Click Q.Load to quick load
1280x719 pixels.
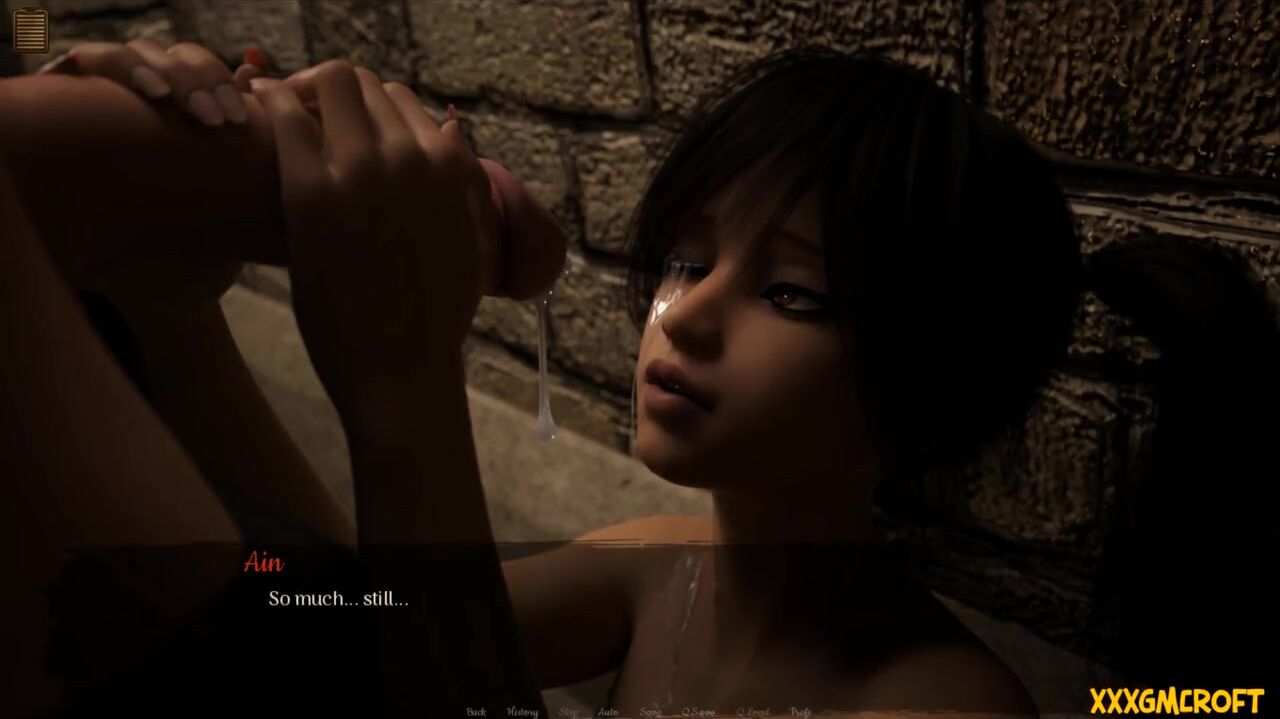752,712
